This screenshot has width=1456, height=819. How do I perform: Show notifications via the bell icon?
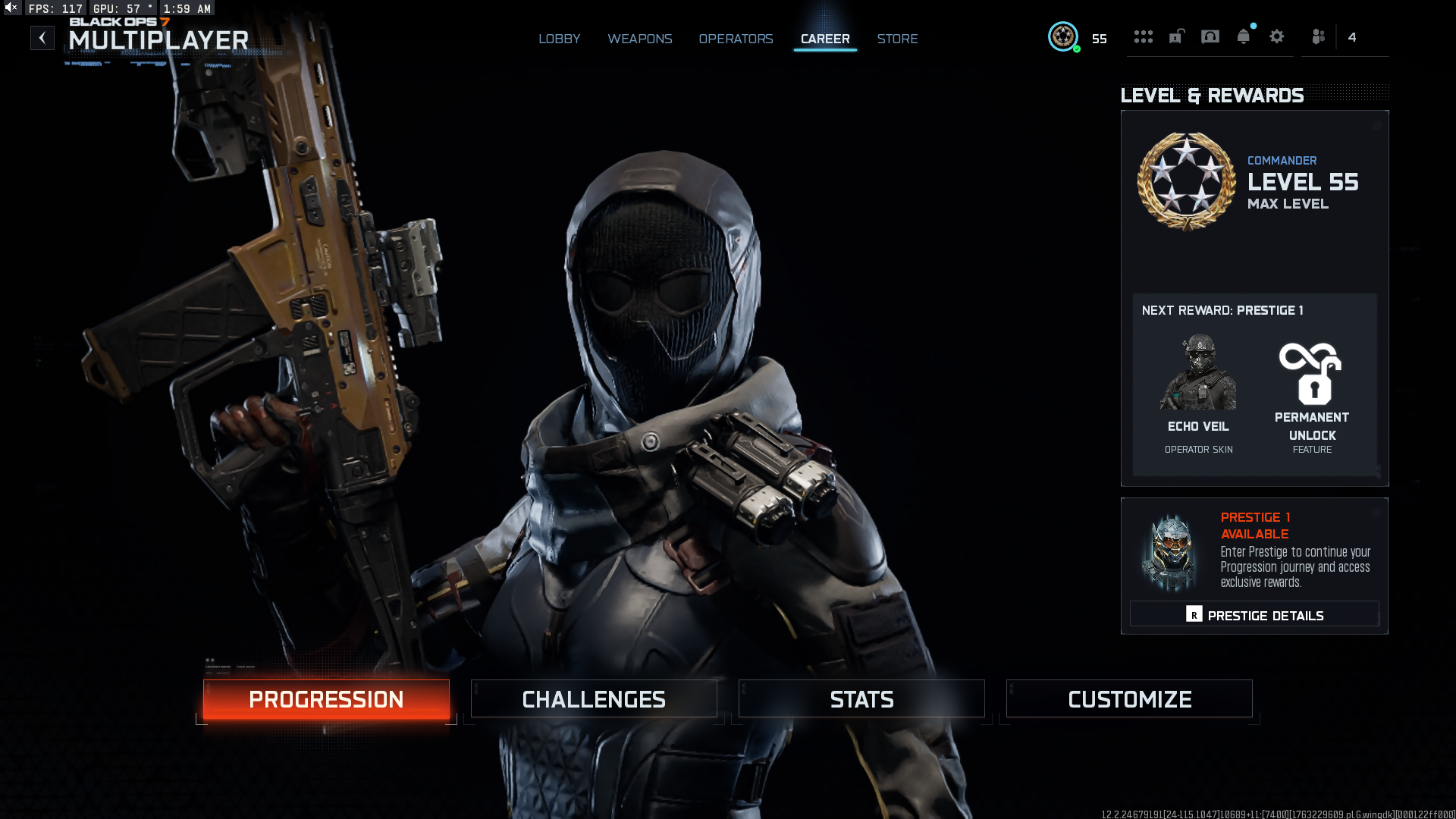pos(1244,36)
